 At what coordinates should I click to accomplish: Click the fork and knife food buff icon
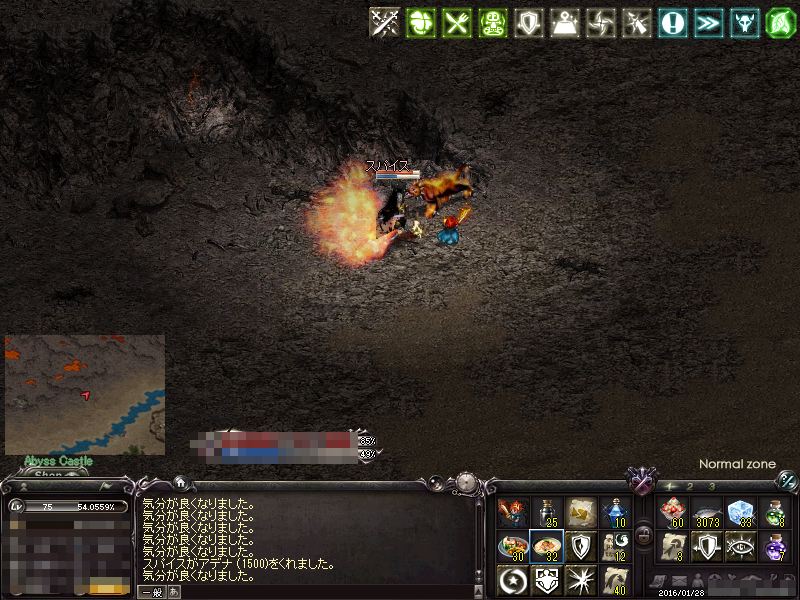pyautogui.click(x=457, y=22)
